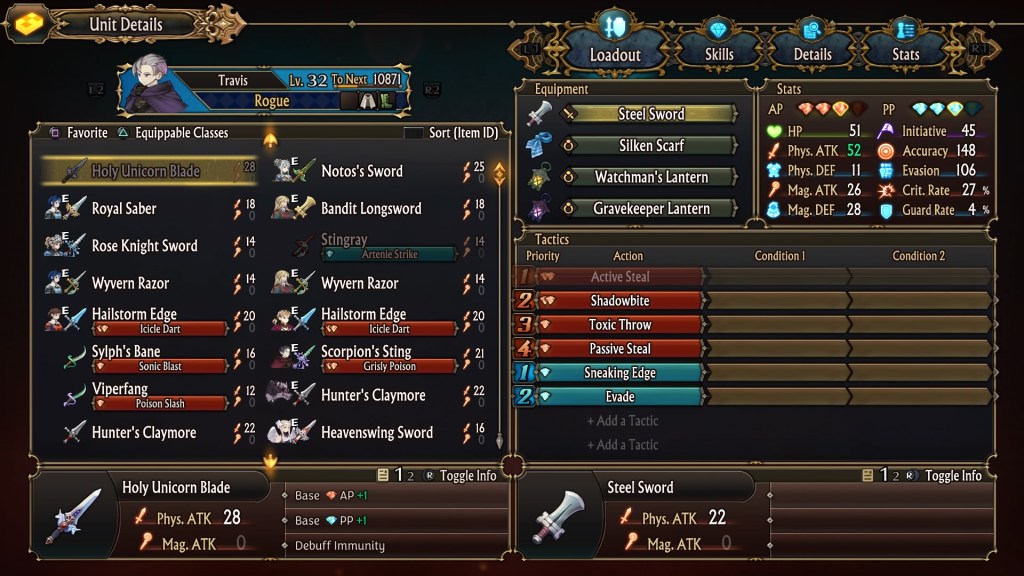The width and height of the screenshot is (1024, 576).
Task: Select Sylph's Bane from the list
Action: pos(126,352)
